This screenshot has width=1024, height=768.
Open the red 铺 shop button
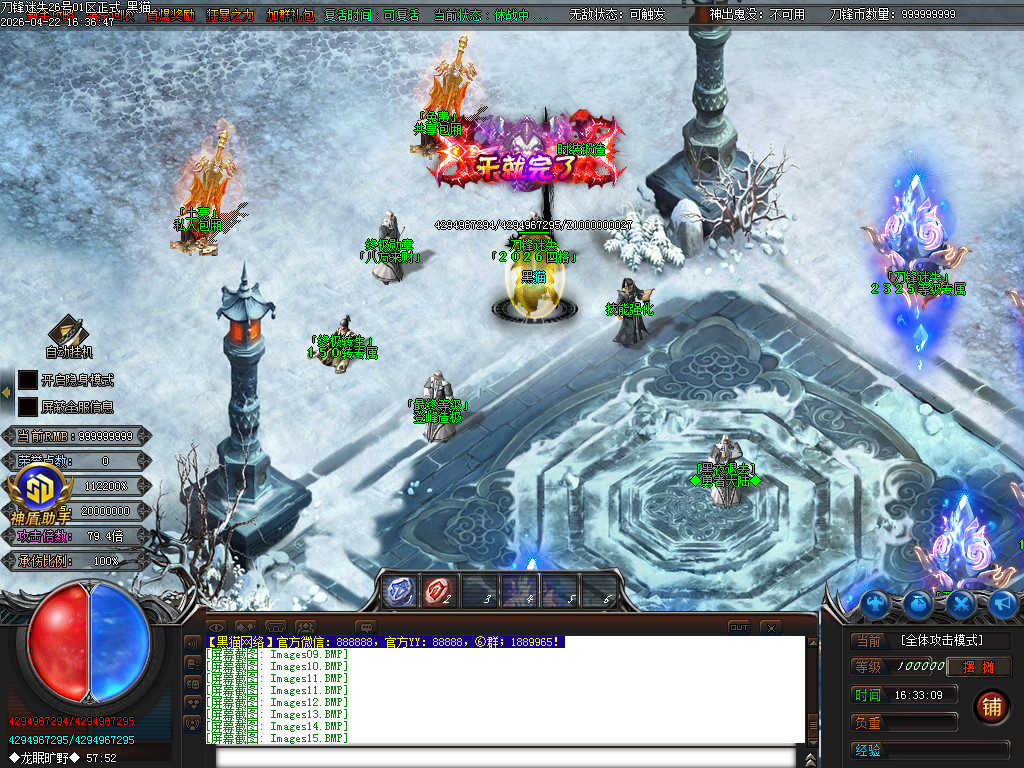(x=991, y=705)
